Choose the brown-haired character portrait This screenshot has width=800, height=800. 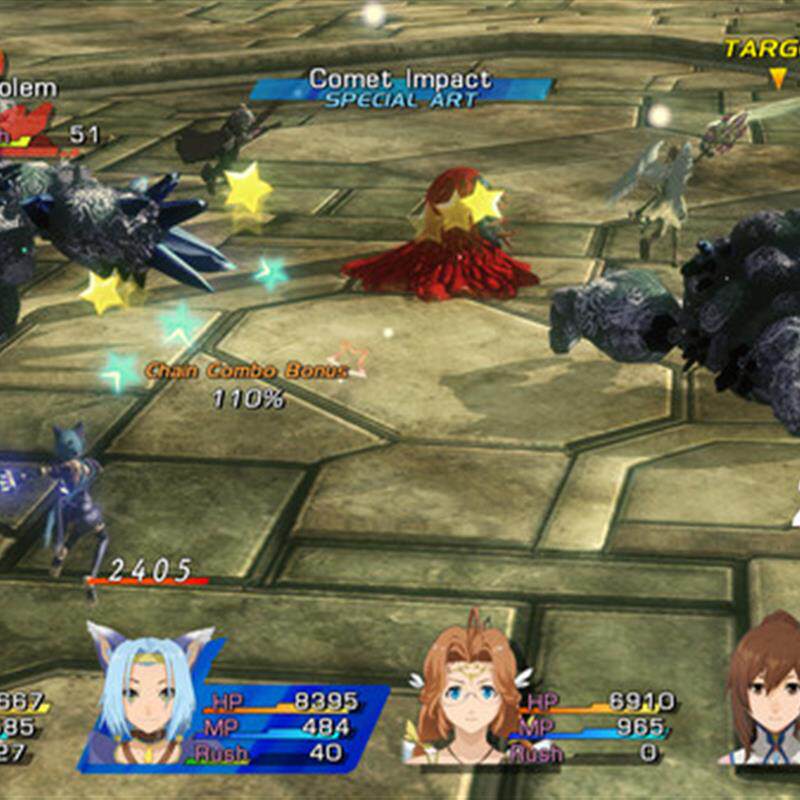tap(765, 690)
